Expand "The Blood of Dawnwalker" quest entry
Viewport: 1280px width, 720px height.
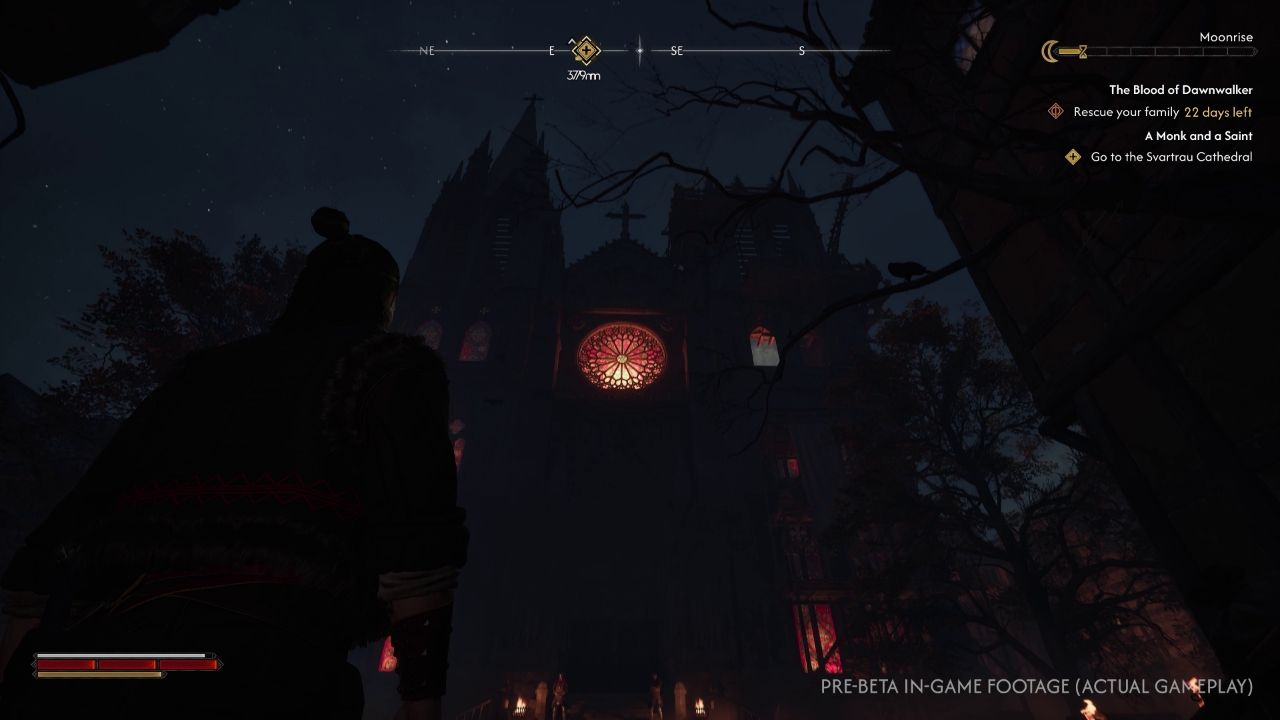[1180, 89]
